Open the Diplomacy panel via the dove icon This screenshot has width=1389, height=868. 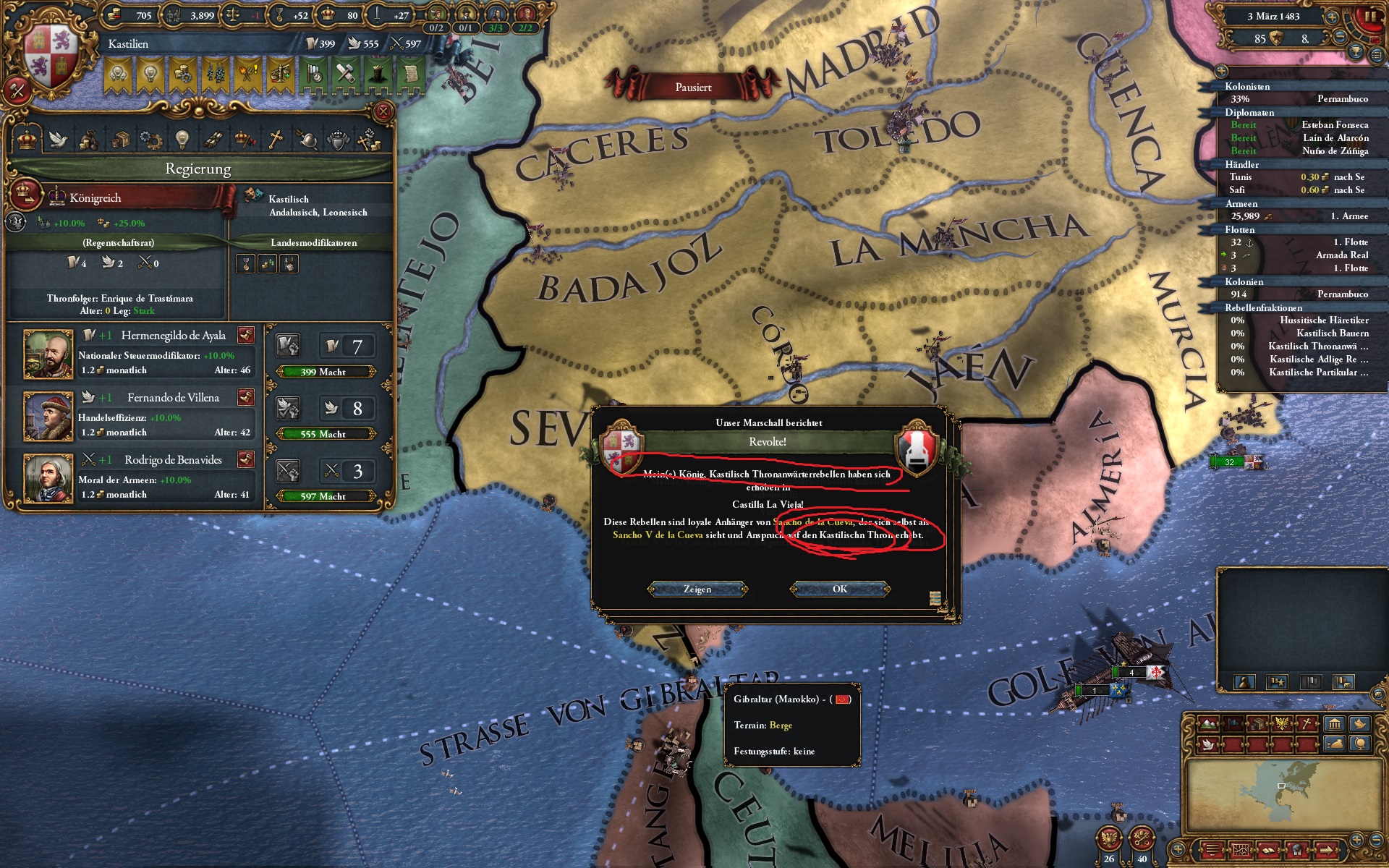point(58,137)
